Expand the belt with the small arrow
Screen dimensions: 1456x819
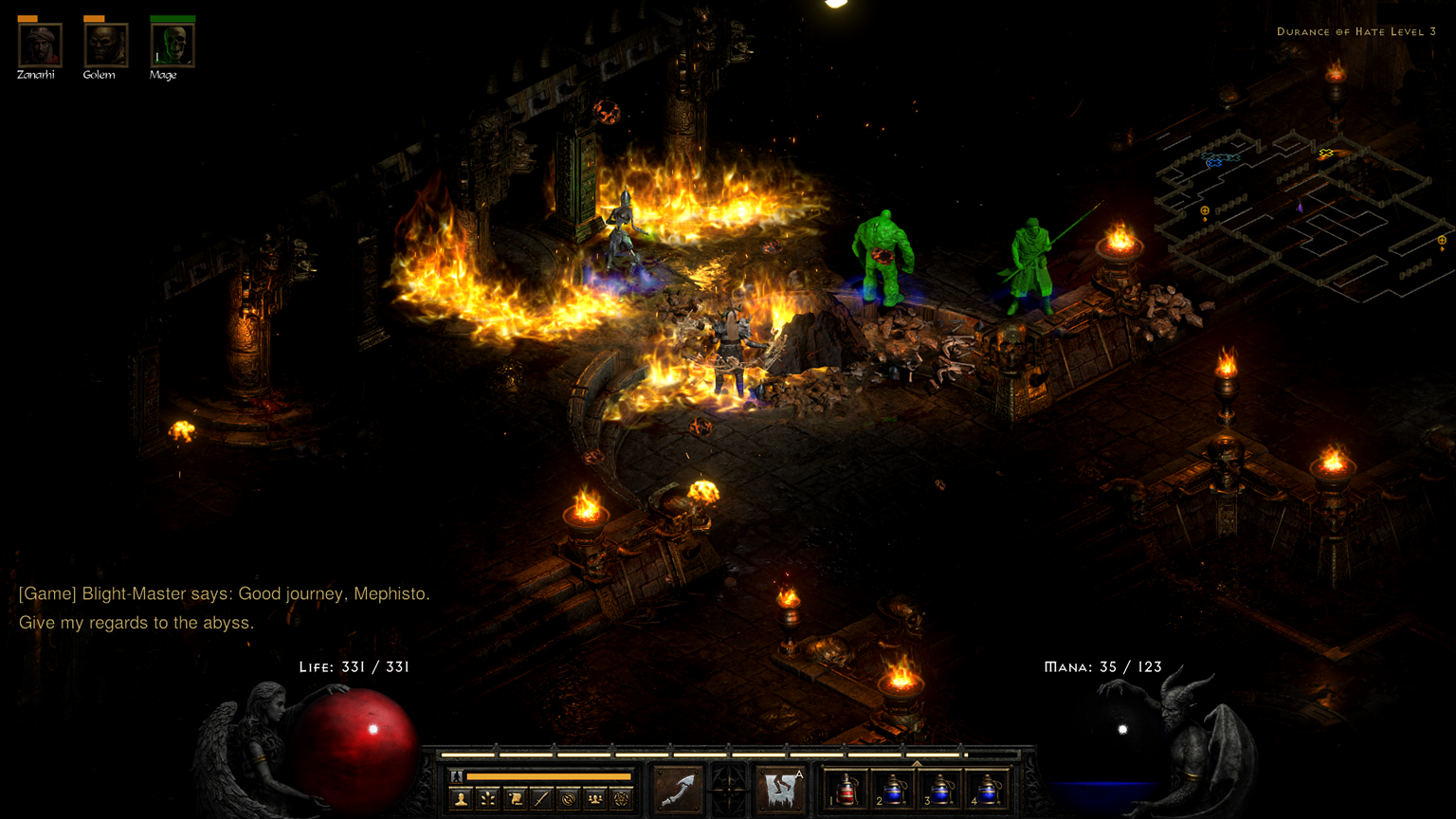[917, 762]
